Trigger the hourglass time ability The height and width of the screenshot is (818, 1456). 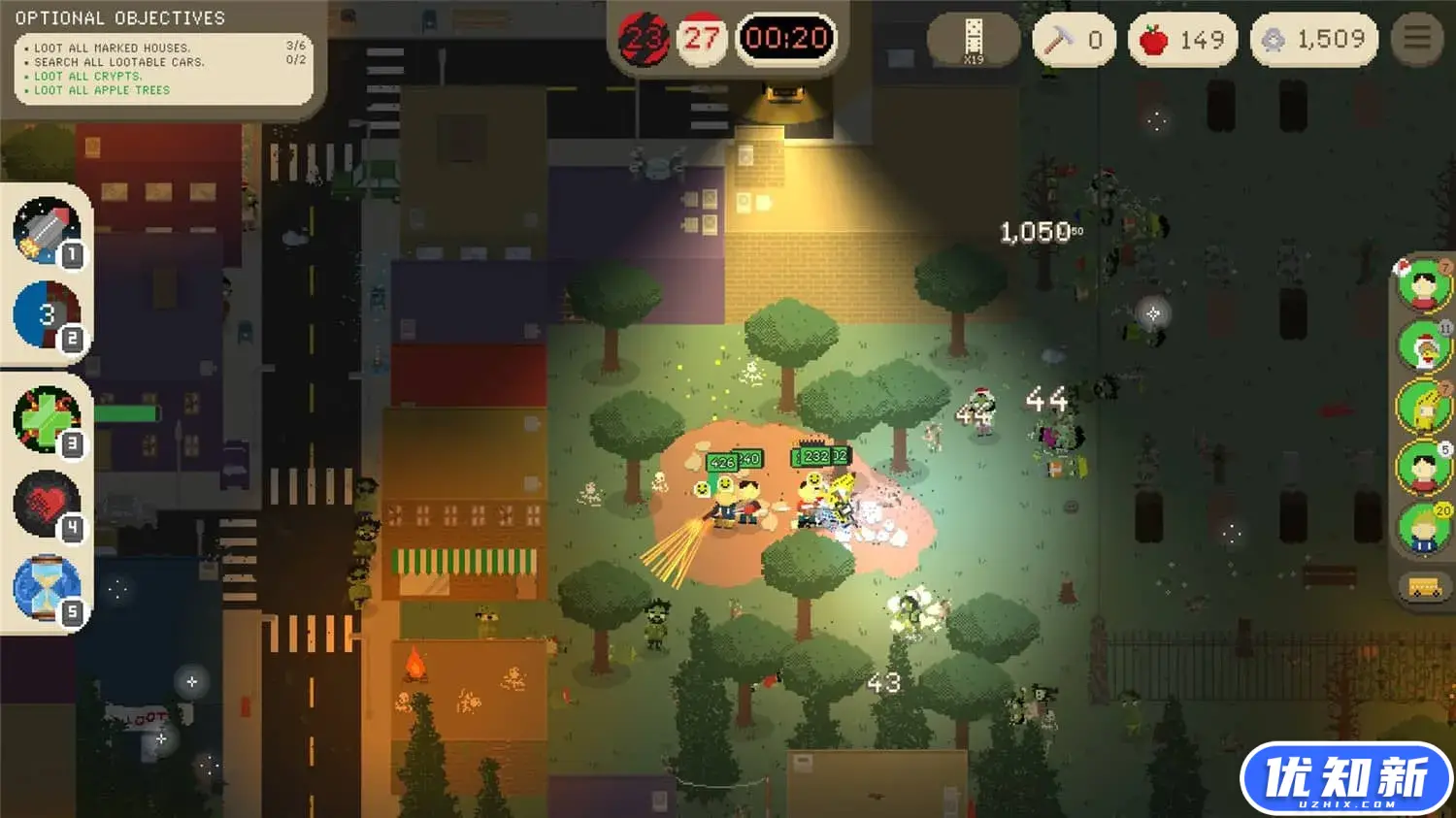click(46, 587)
